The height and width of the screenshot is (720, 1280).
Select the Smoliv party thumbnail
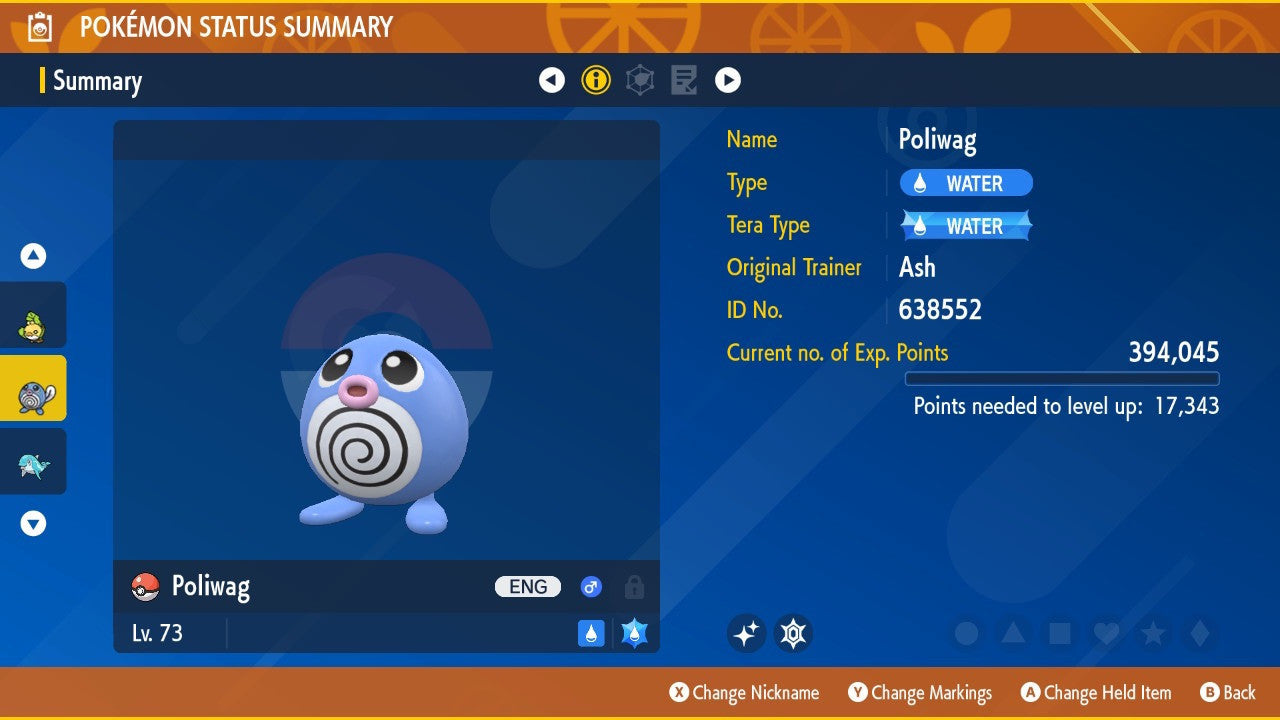pos(33,316)
